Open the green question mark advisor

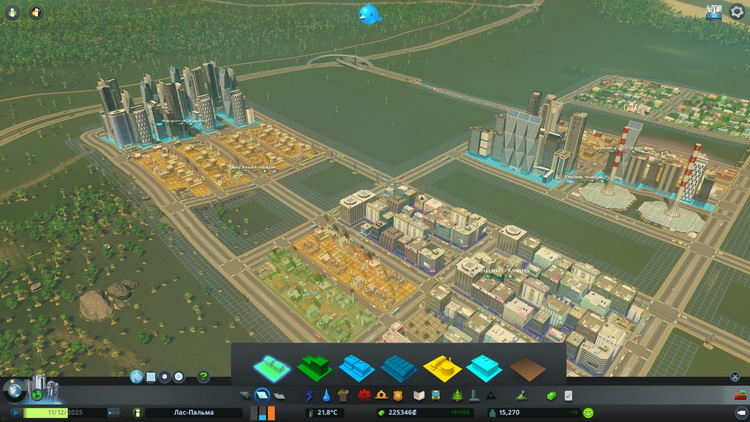pyautogui.click(x=204, y=377)
